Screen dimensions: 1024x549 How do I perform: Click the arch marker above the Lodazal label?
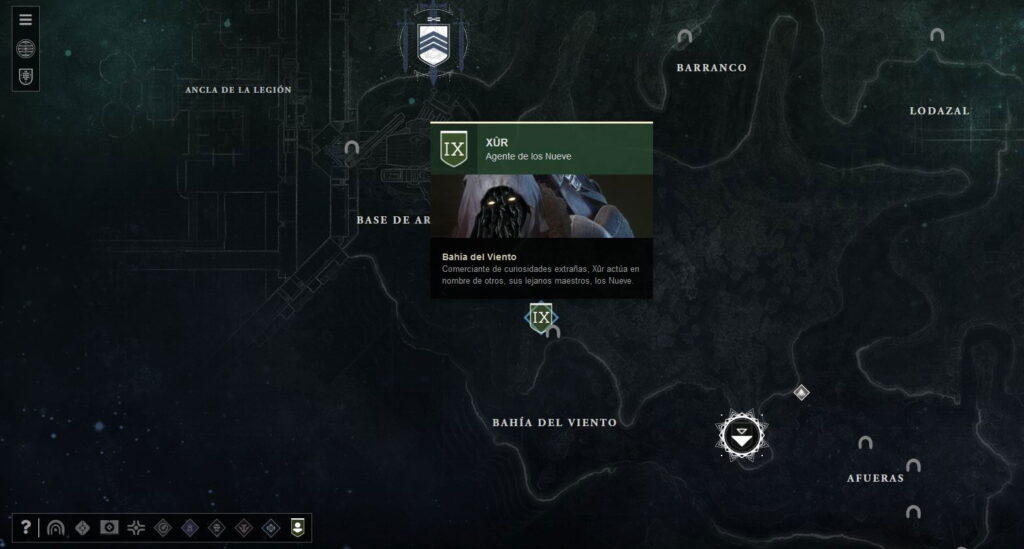pos(937,35)
